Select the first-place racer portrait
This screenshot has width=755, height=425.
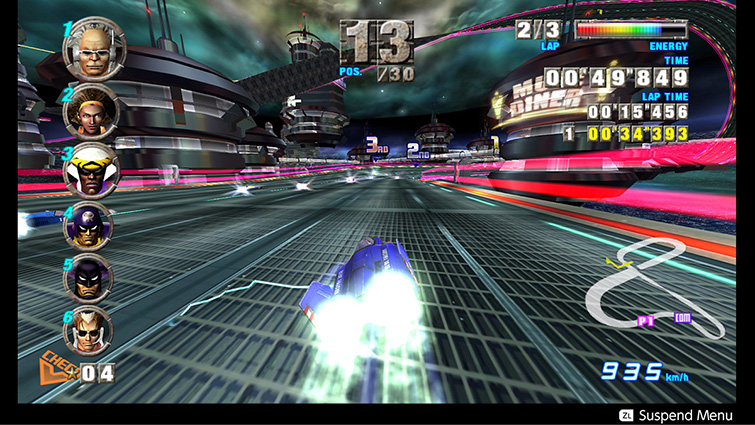pyautogui.click(x=92, y=49)
